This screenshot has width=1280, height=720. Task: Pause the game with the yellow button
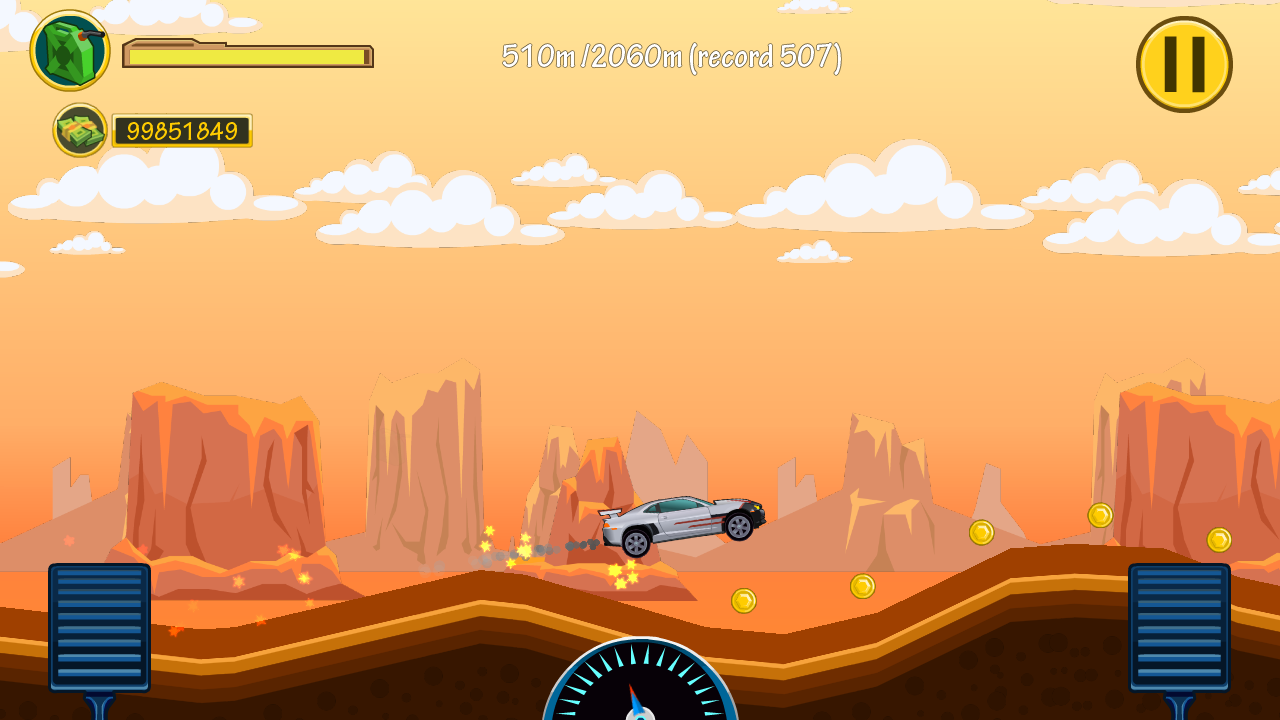[1184, 64]
